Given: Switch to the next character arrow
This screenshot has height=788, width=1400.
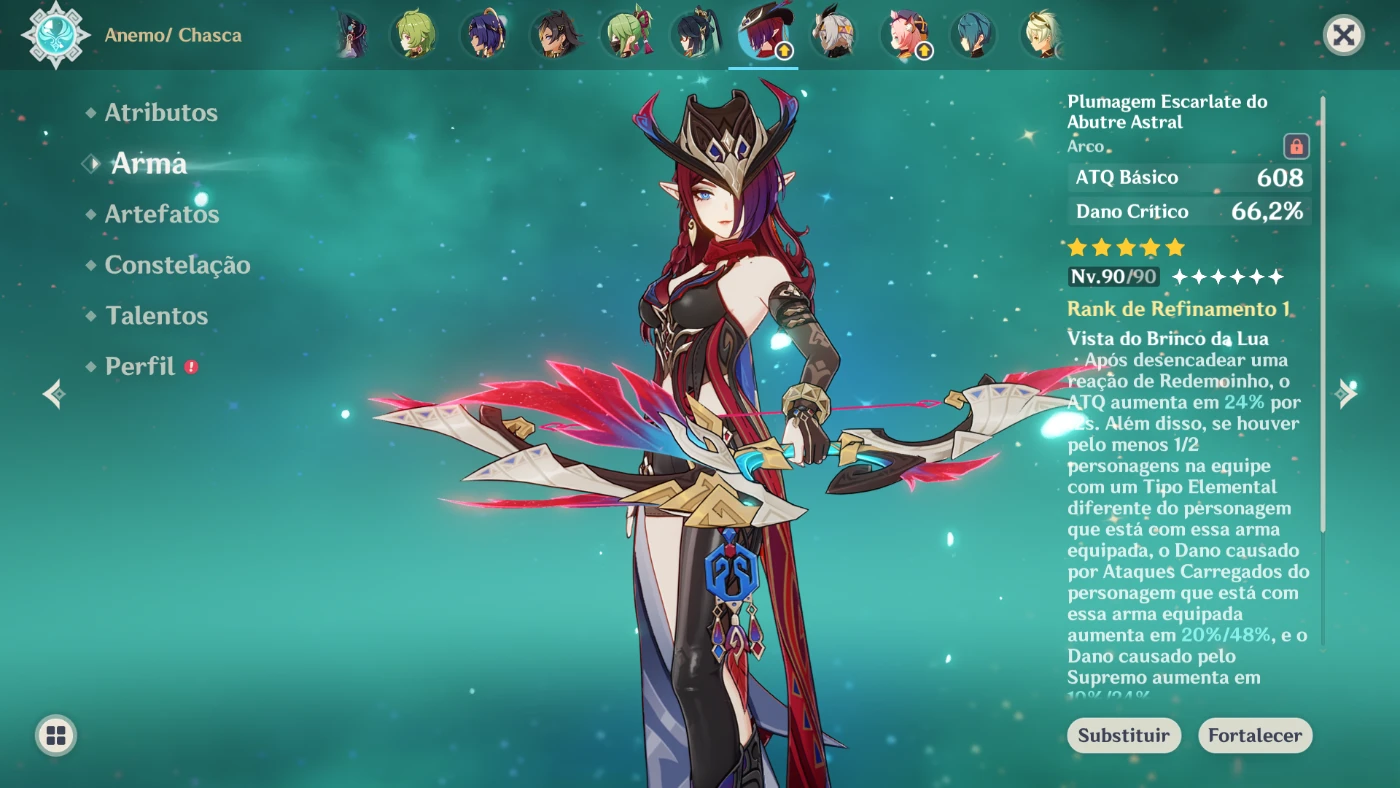Looking at the screenshot, I should (x=1346, y=394).
